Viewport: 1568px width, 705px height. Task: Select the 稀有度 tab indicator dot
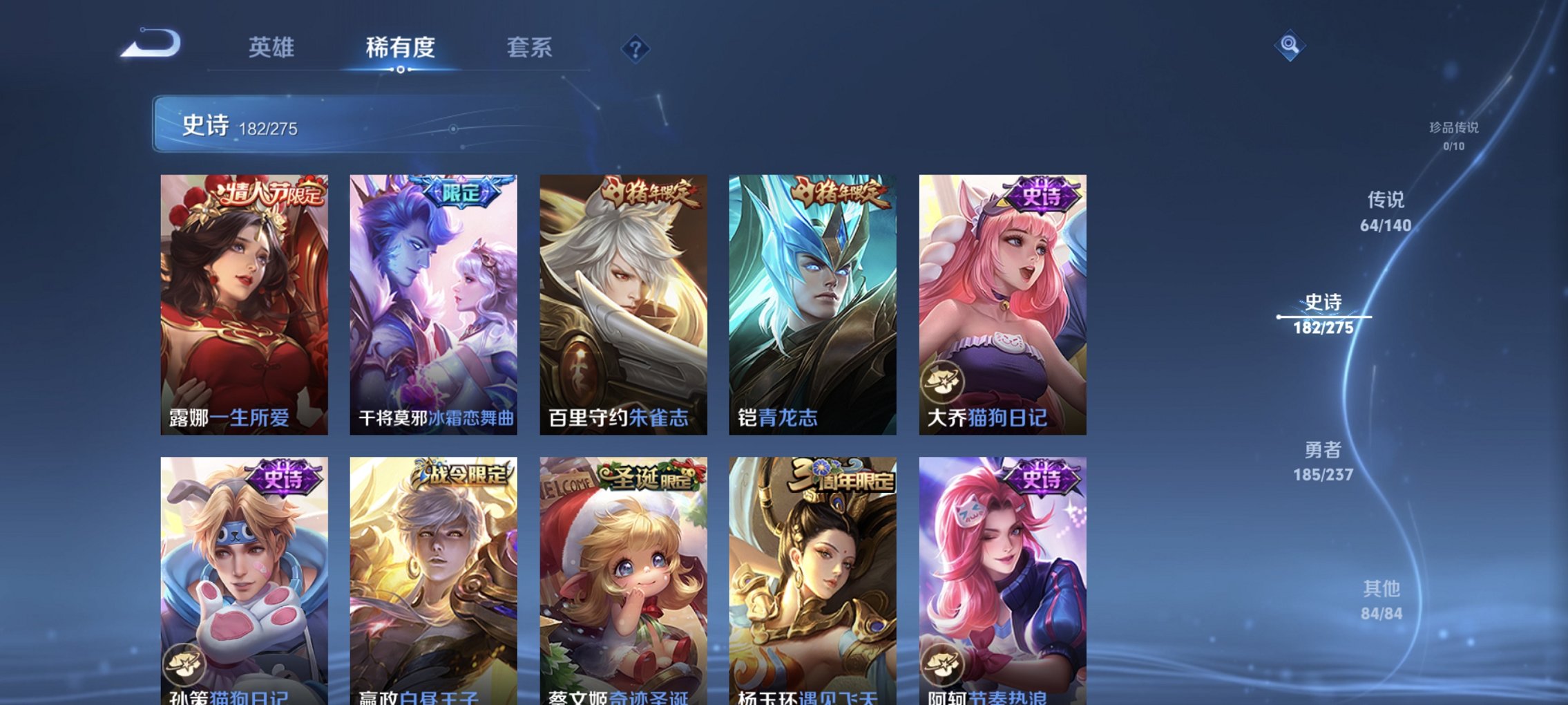(x=401, y=69)
